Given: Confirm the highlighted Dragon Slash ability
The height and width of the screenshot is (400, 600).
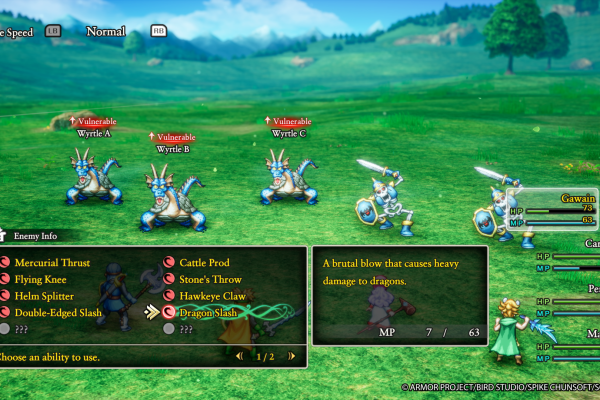Looking at the screenshot, I should click(x=207, y=312).
